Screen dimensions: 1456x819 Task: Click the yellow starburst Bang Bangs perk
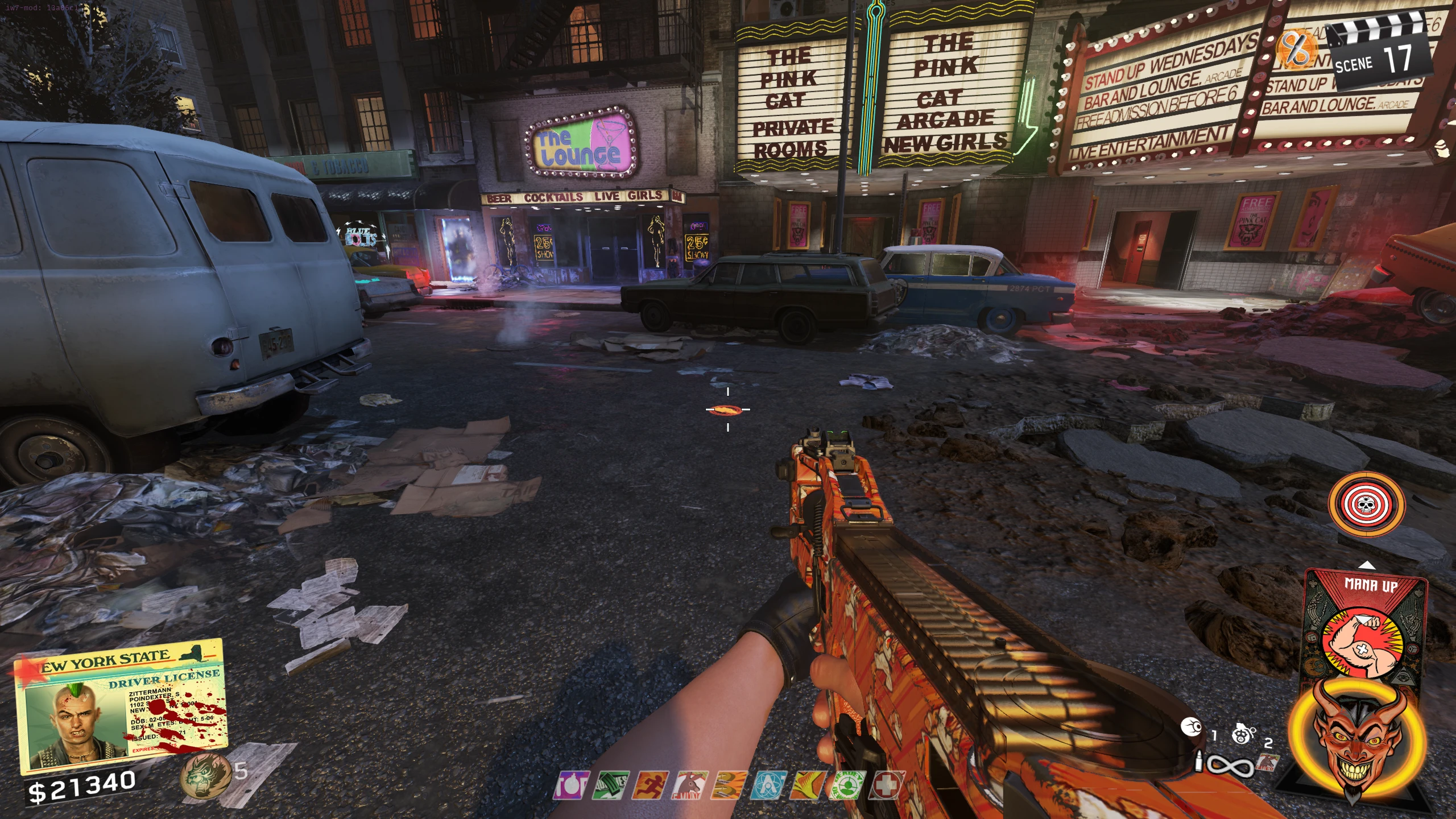tap(809, 786)
